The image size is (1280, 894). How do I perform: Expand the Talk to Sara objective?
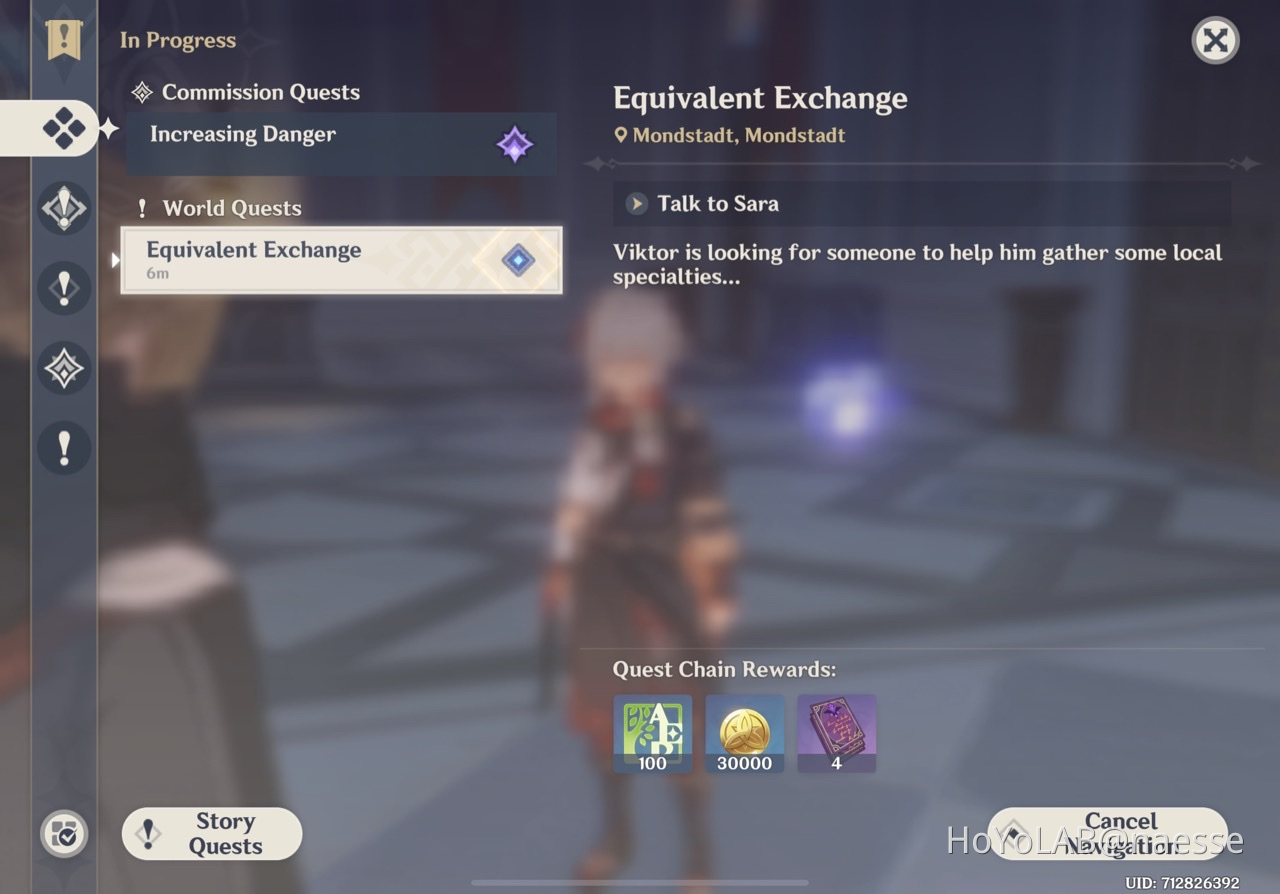click(x=636, y=204)
